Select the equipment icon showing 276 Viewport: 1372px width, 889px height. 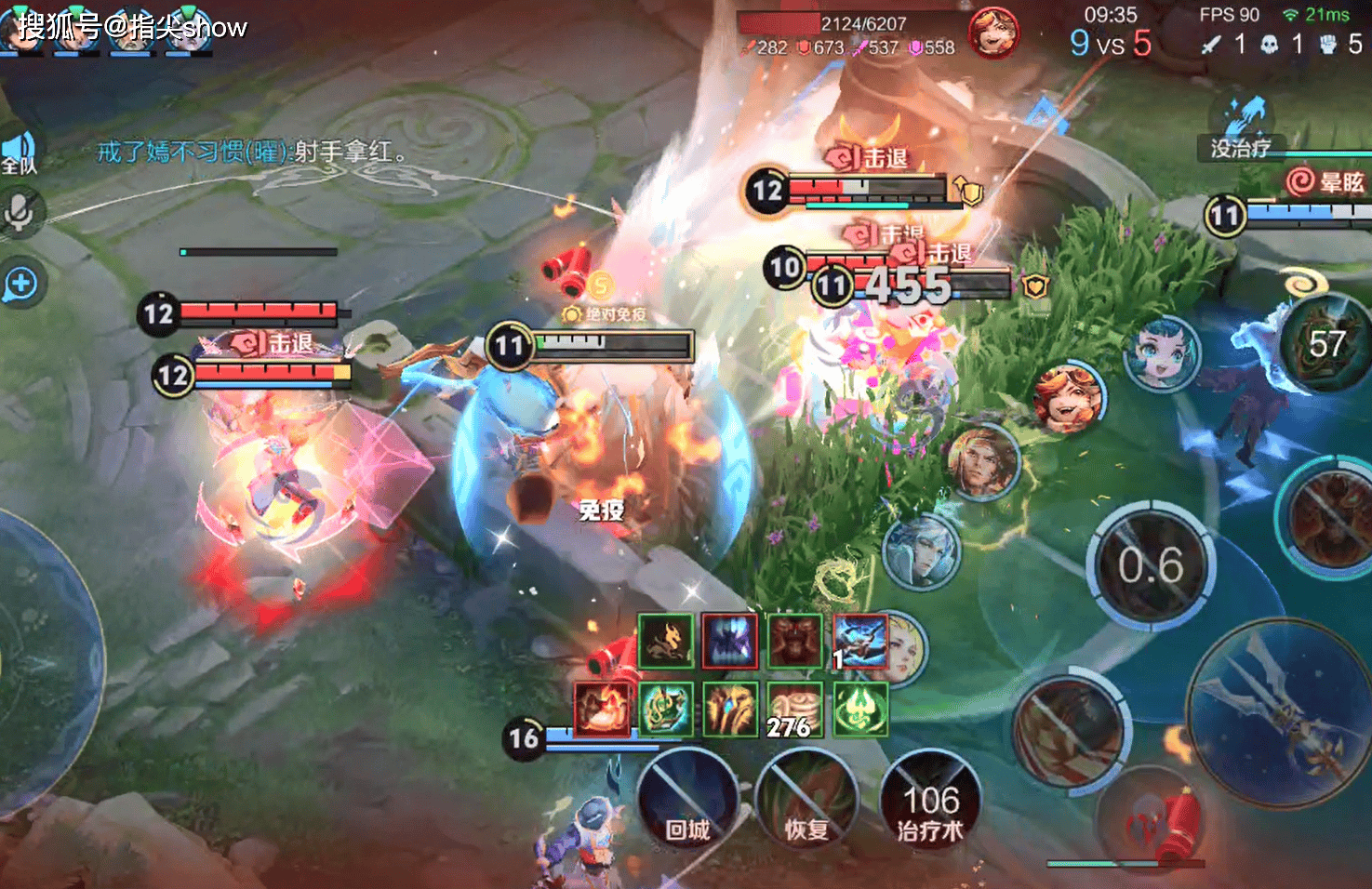click(793, 709)
